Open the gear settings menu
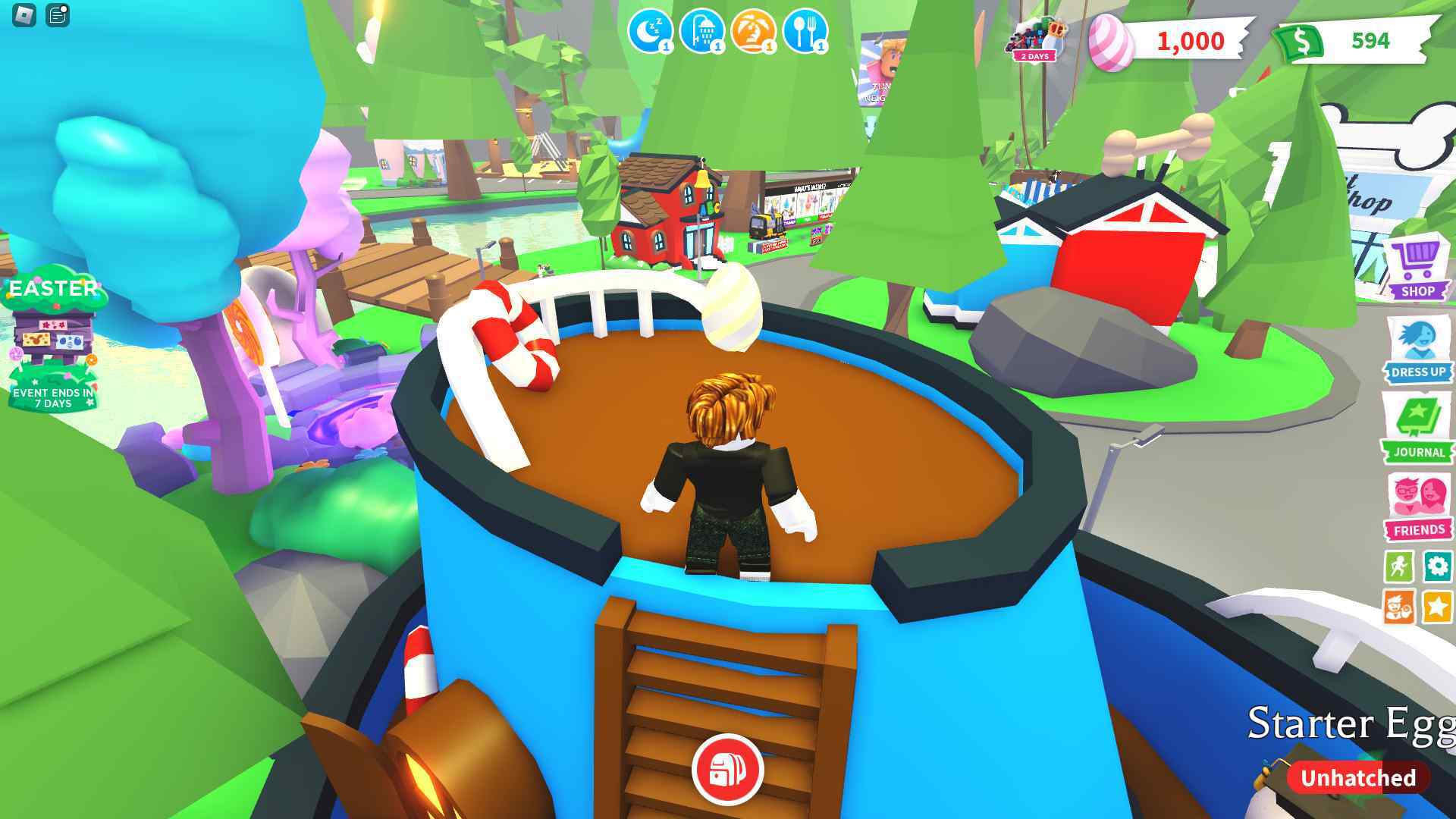Viewport: 1456px width, 819px height. coord(1437,566)
